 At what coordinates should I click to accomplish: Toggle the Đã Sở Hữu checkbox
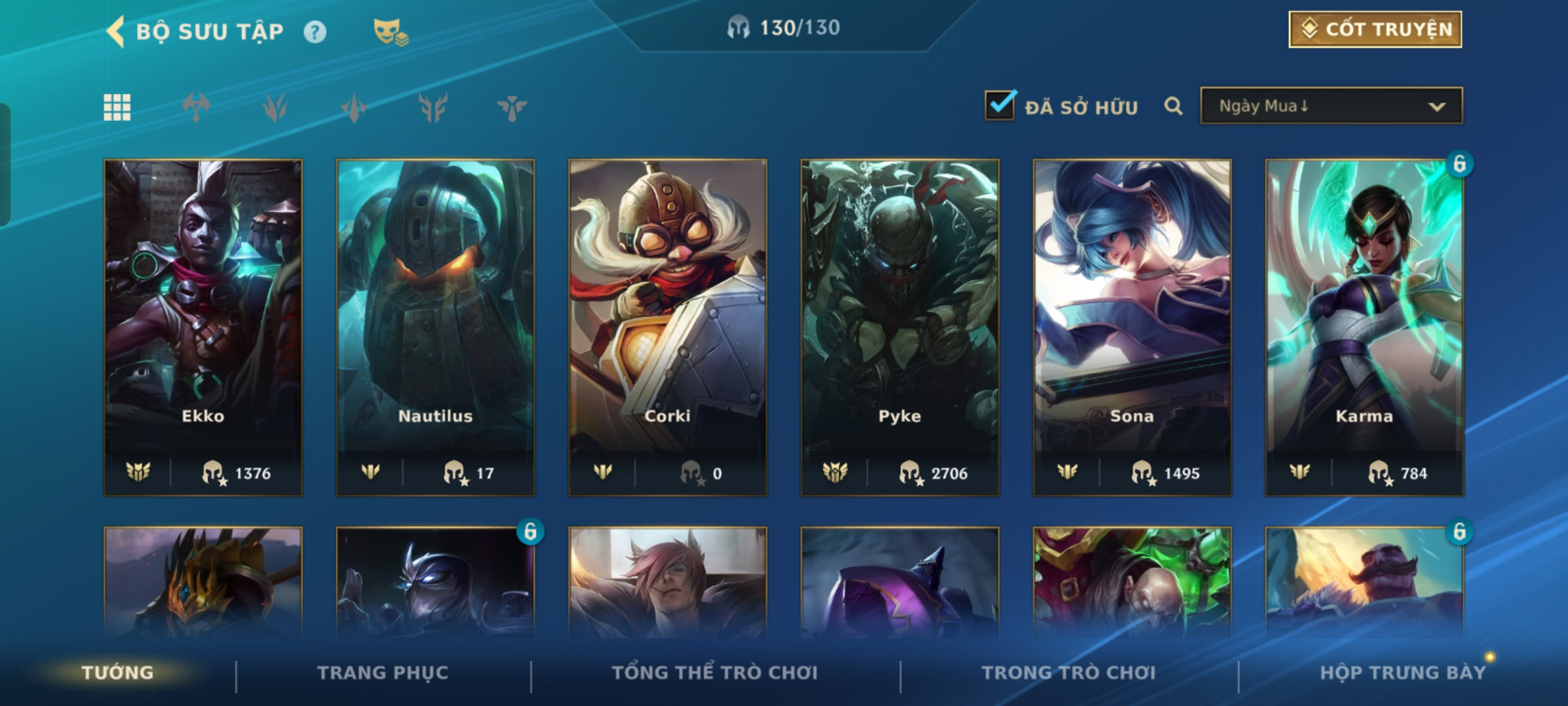click(x=1000, y=105)
